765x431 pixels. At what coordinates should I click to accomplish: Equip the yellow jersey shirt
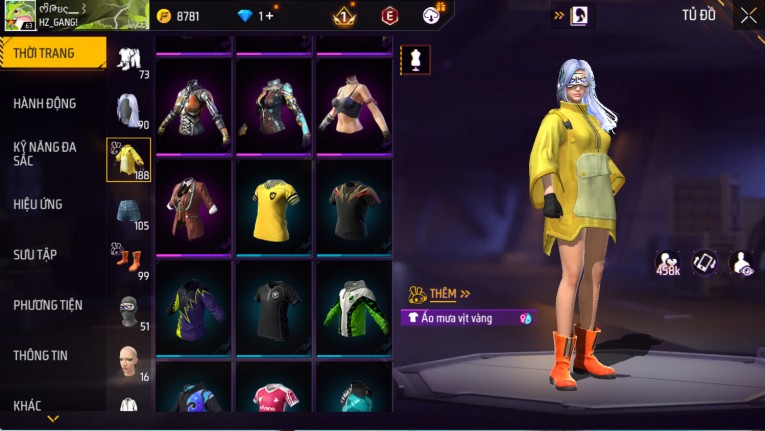tap(273, 208)
